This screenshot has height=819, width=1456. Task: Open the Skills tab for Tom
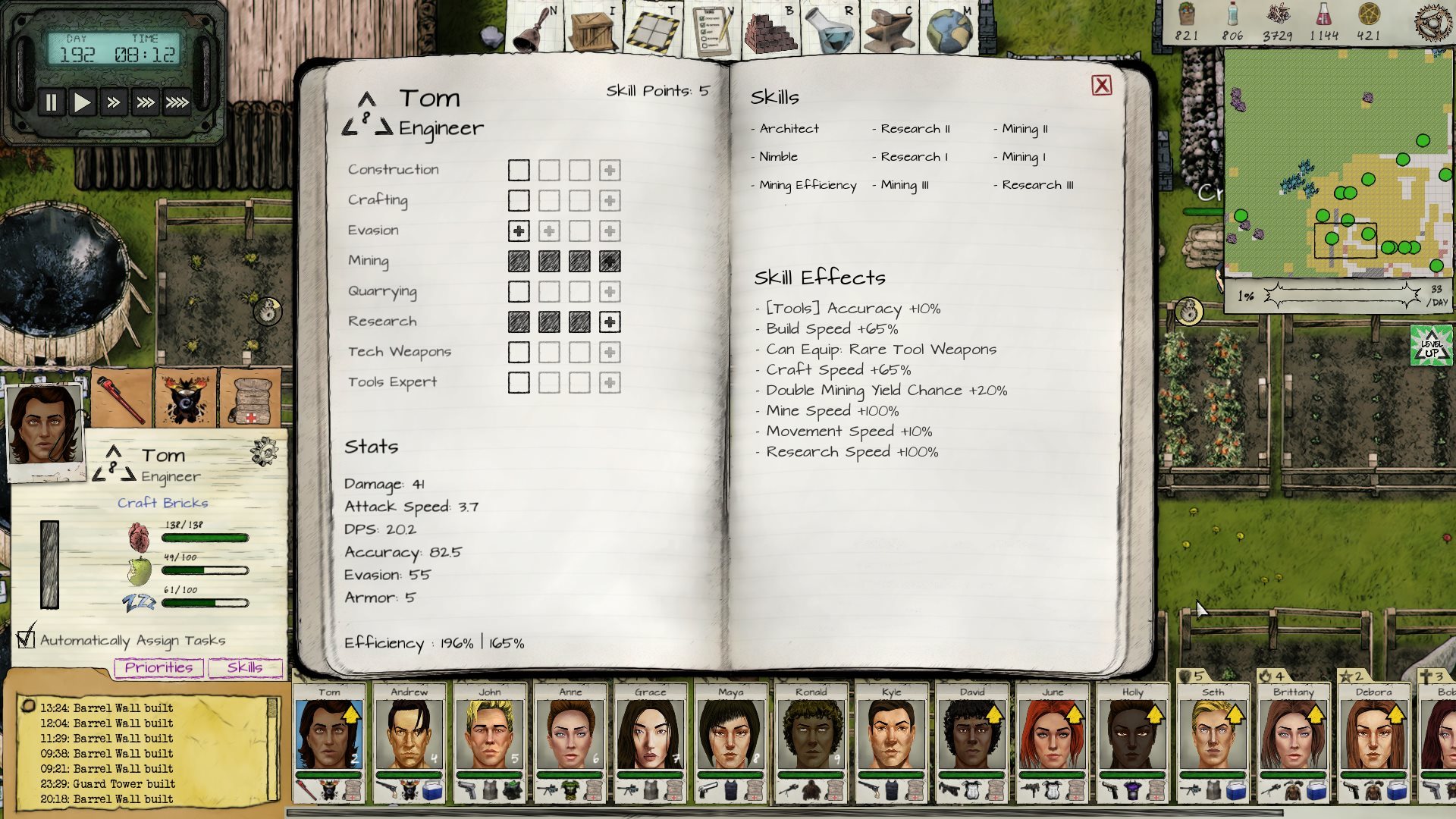244,667
